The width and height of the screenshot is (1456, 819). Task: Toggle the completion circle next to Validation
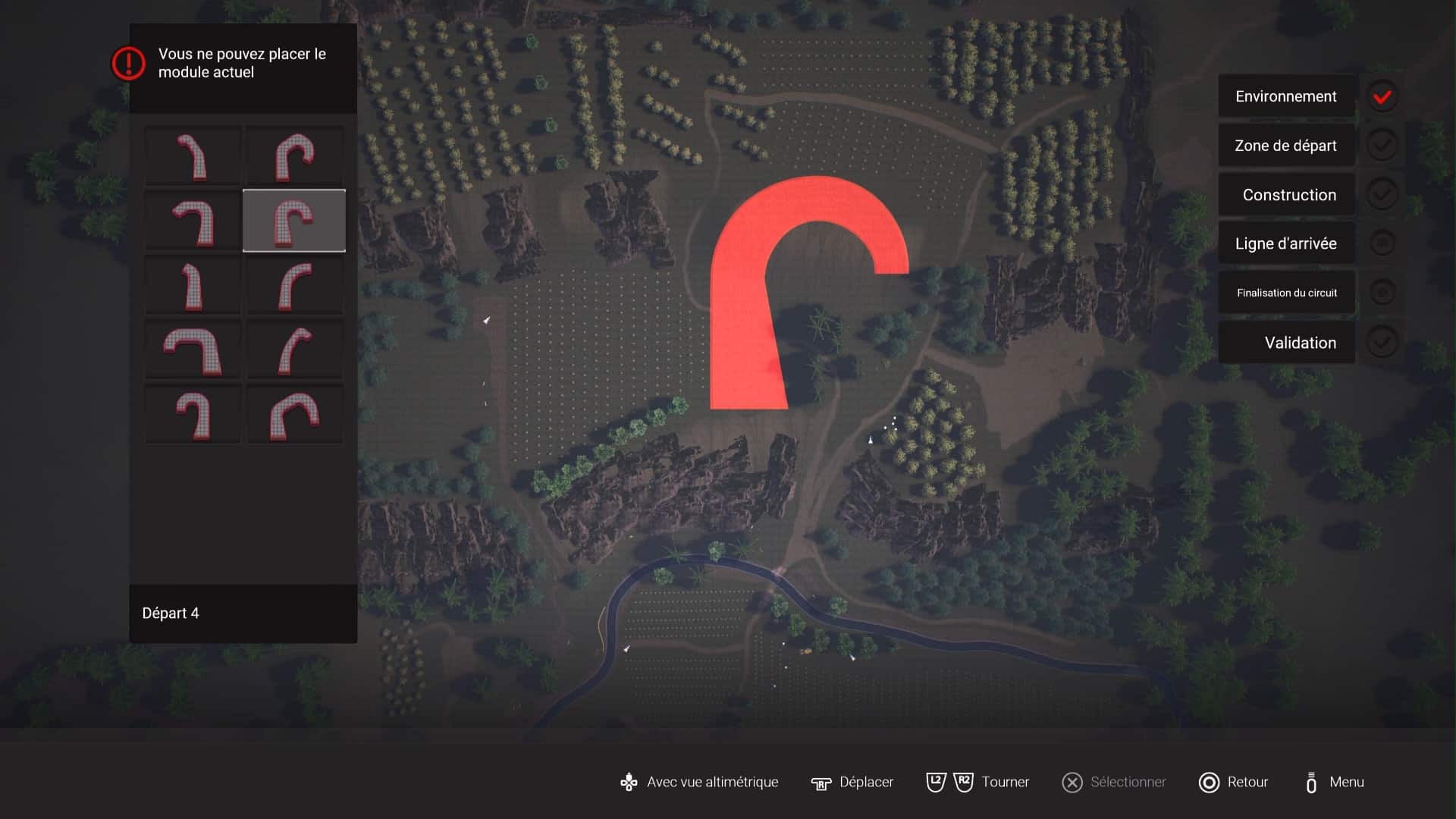tap(1382, 342)
